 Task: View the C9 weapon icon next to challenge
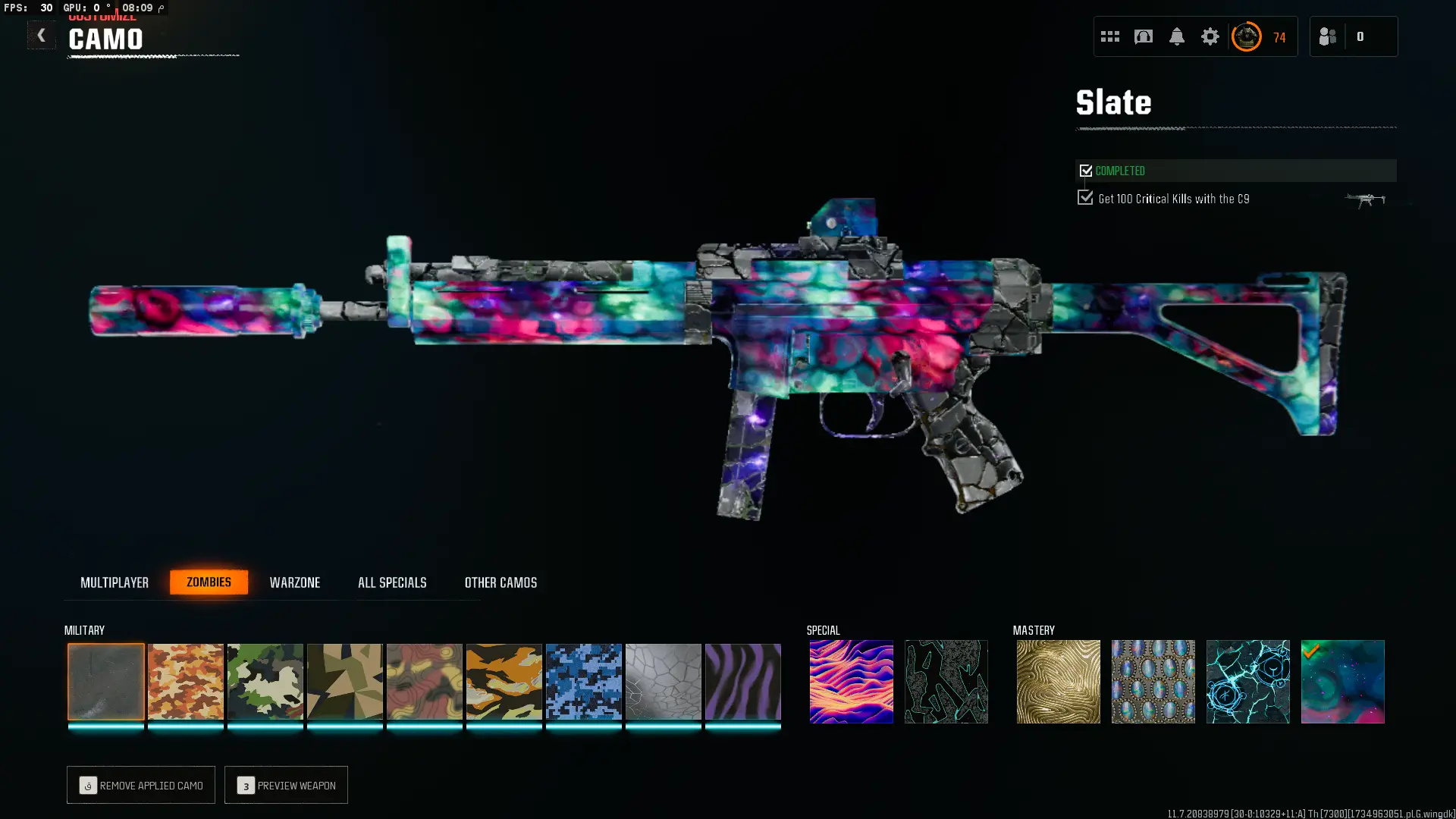click(x=1366, y=199)
